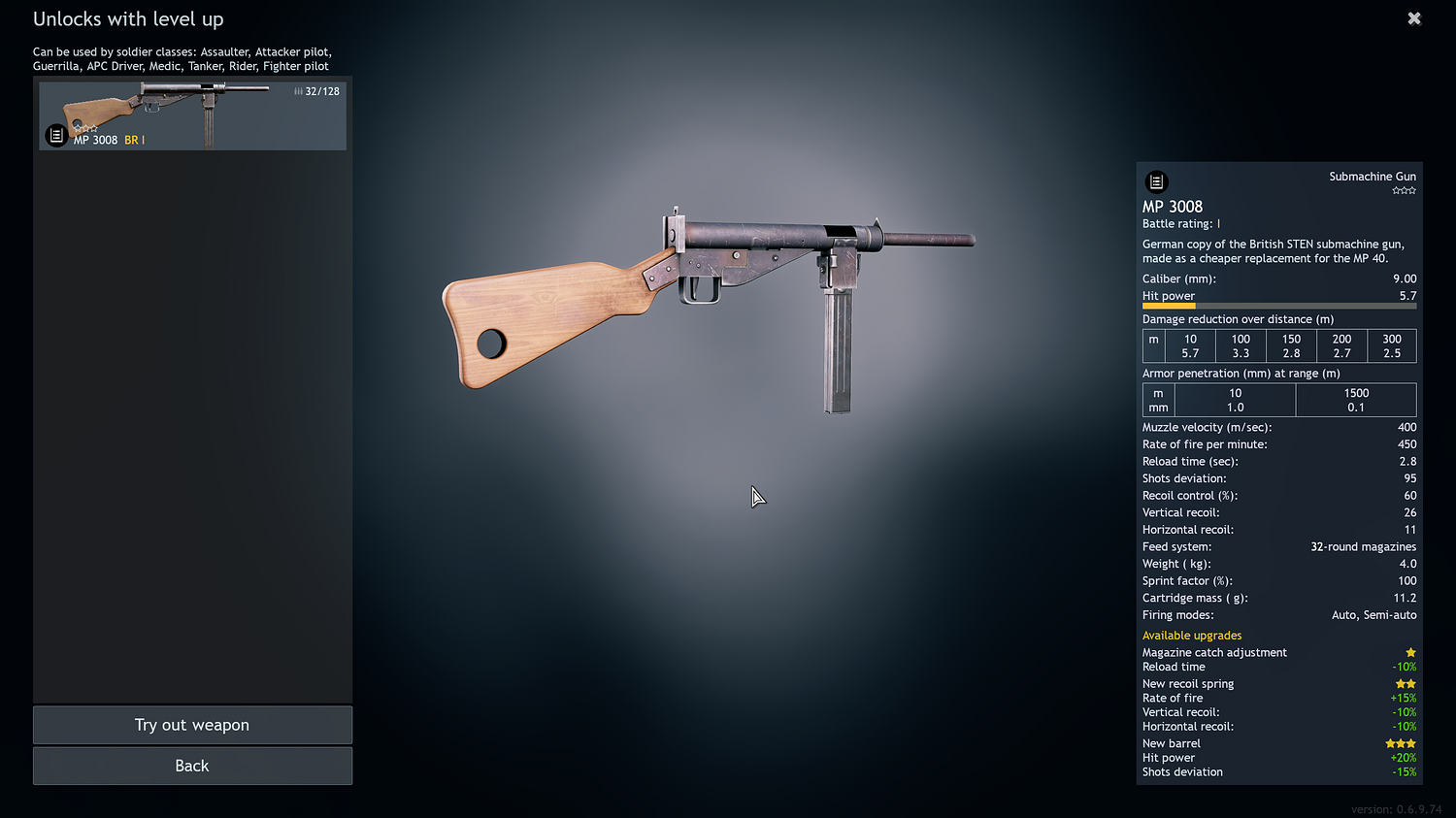Click the star rating under Submachine Gun label
Image resolution: width=1456 pixels, height=818 pixels.
point(1405,190)
